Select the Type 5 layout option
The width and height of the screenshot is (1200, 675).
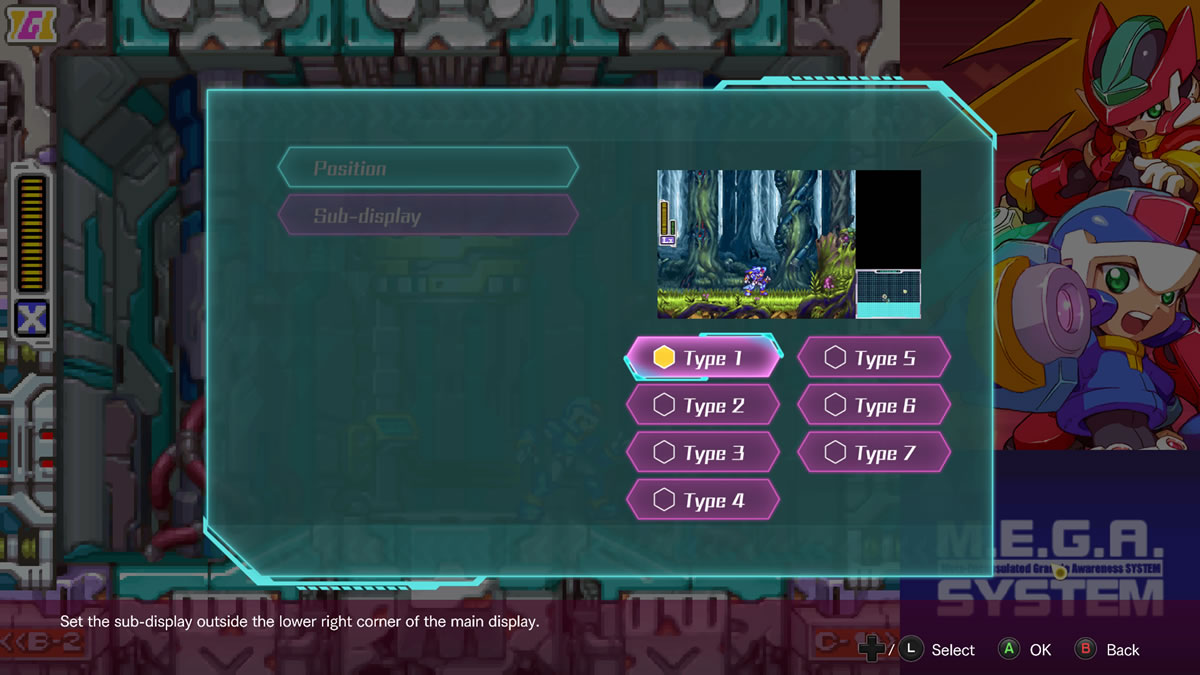pos(873,358)
